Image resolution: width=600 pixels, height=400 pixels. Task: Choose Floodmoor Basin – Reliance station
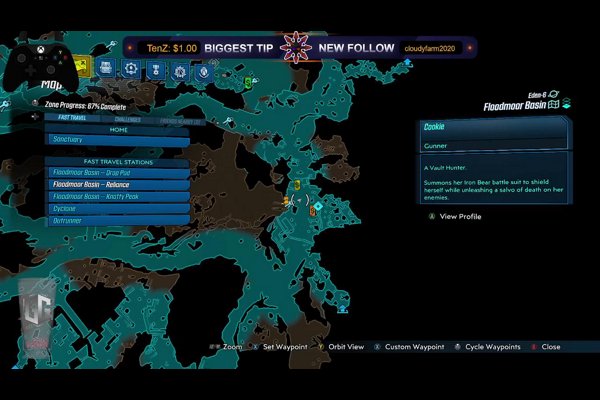(117, 184)
